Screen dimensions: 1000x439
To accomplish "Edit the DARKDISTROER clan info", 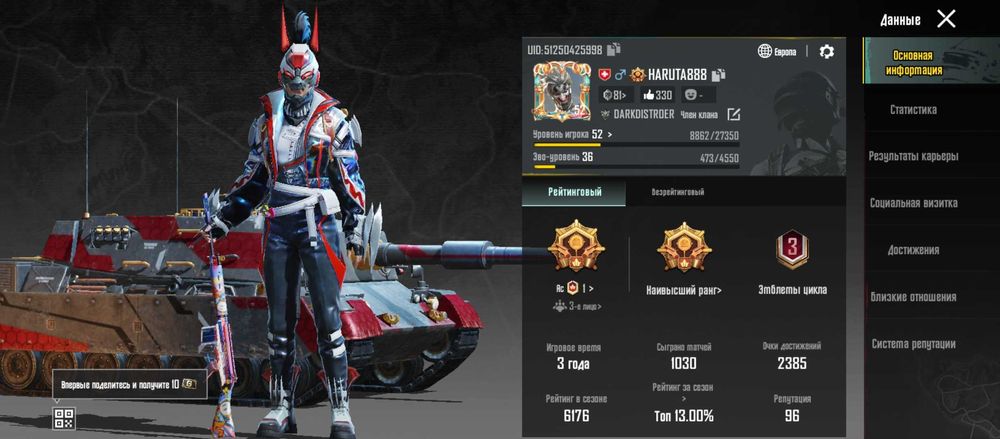I will click(733, 114).
